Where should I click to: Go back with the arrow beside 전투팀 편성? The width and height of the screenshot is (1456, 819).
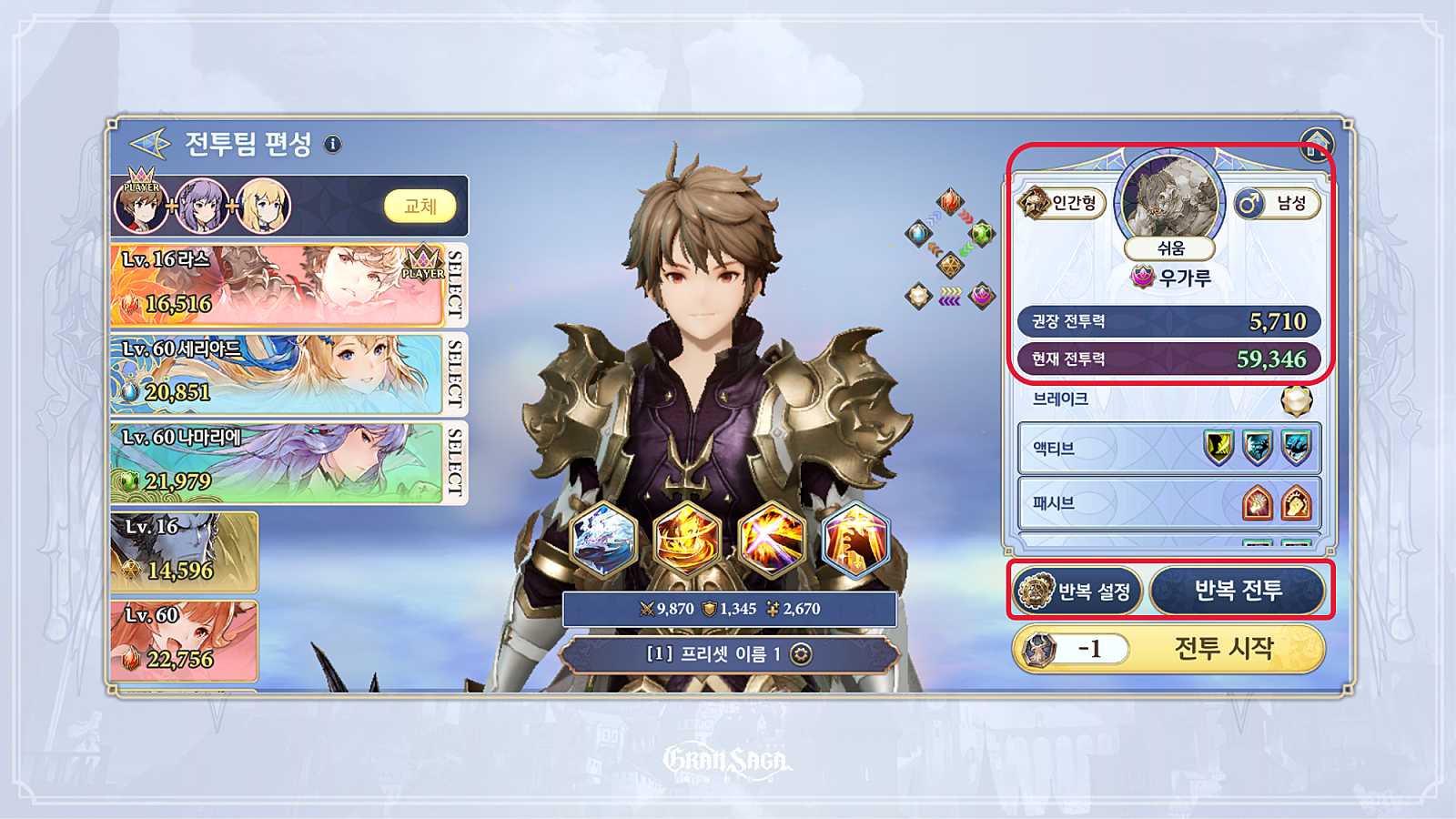click(149, 144)
